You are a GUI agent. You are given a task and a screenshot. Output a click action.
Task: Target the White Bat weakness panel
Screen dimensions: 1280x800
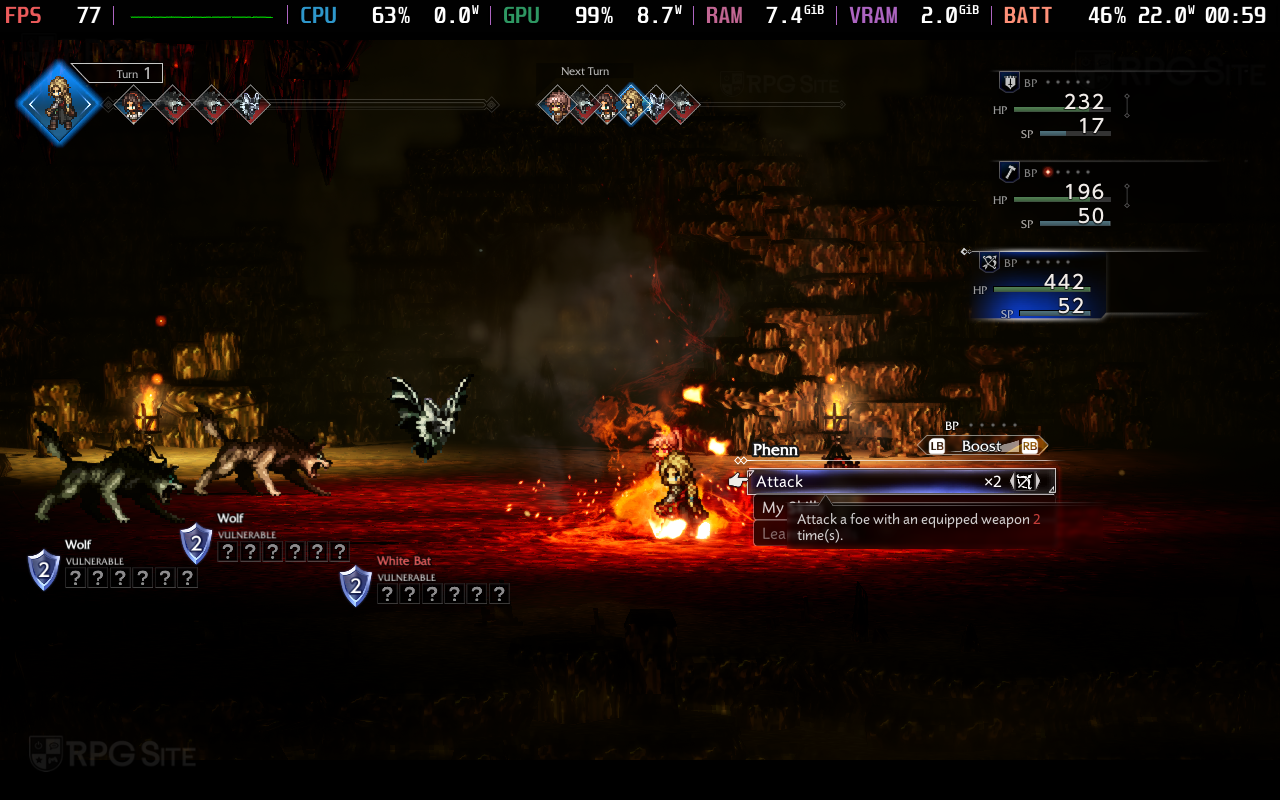tap(442, 594)
